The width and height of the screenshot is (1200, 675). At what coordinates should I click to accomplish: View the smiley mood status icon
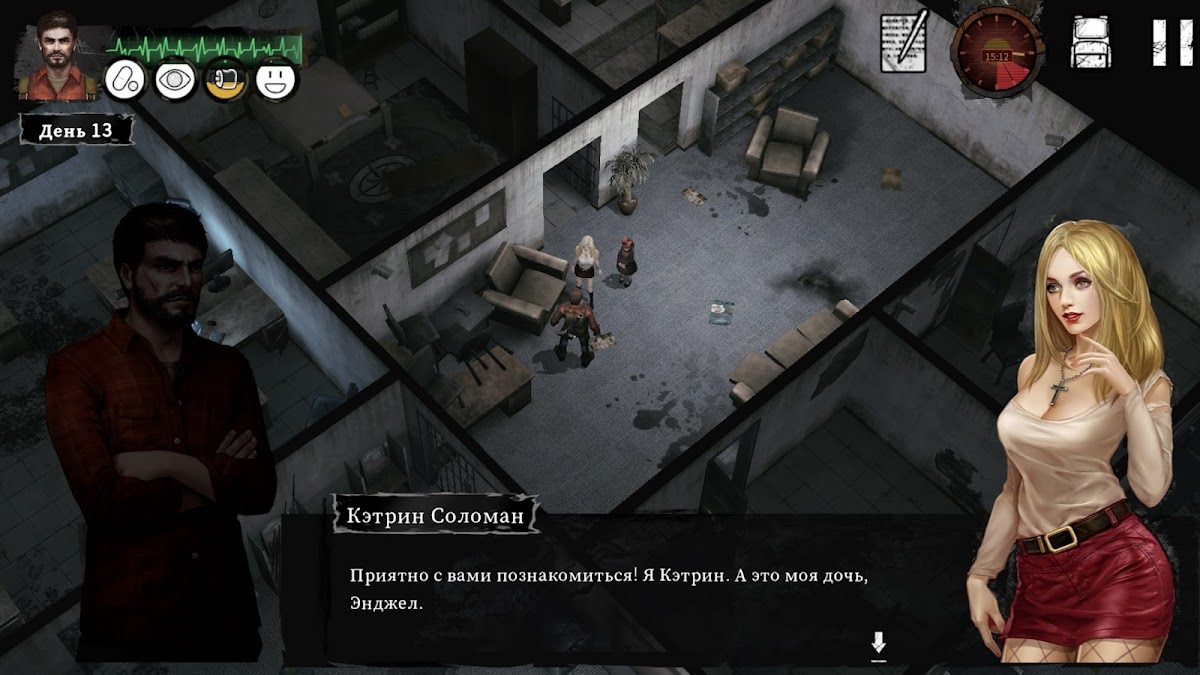tap(276, 80)
